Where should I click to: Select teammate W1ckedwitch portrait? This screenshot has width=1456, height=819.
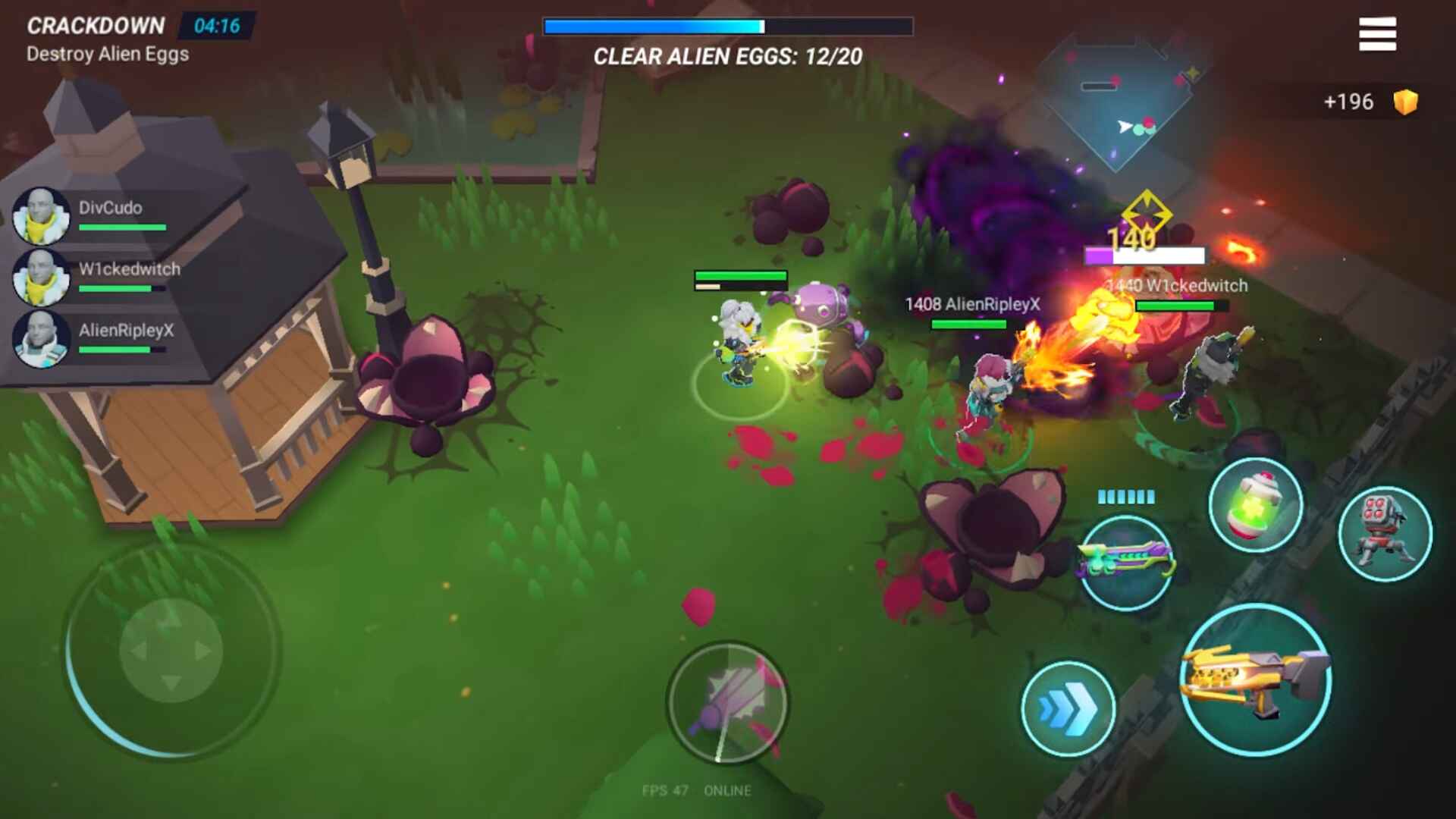pos(42,278)
